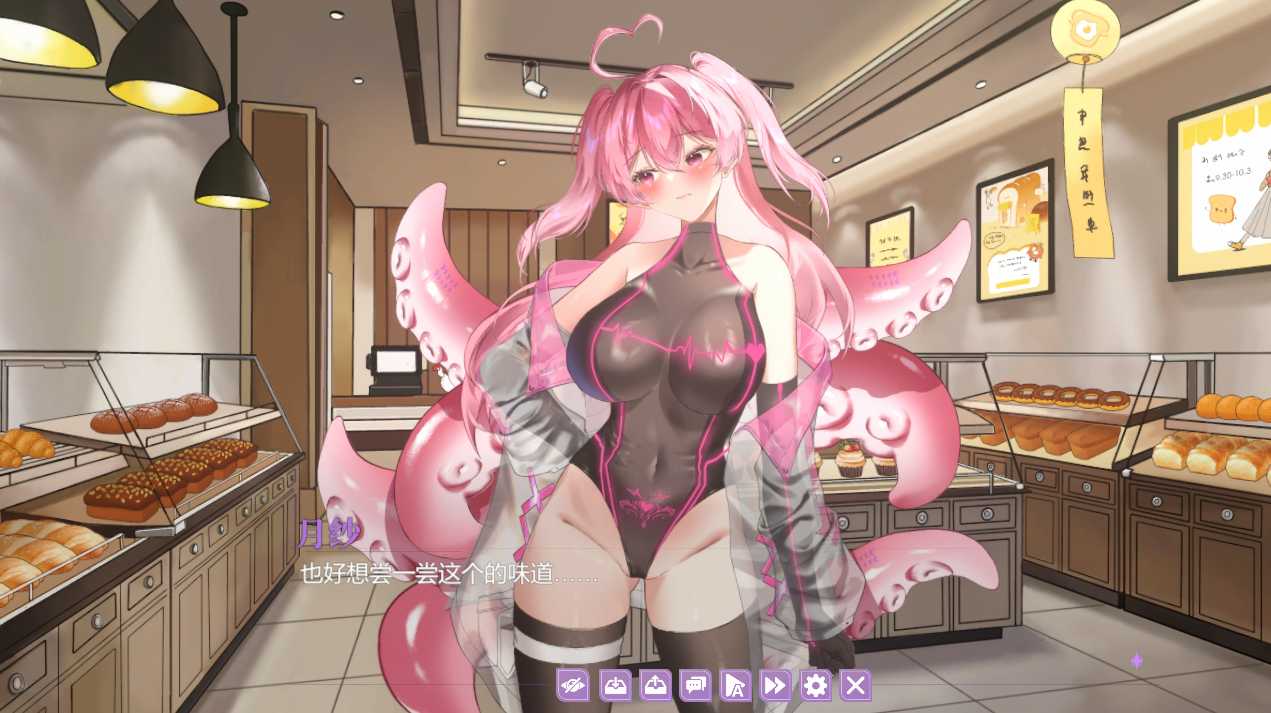This screenshot has height=713, width=1271.
Task: Toggle auto-play text mode
Action: click(735, 685)
